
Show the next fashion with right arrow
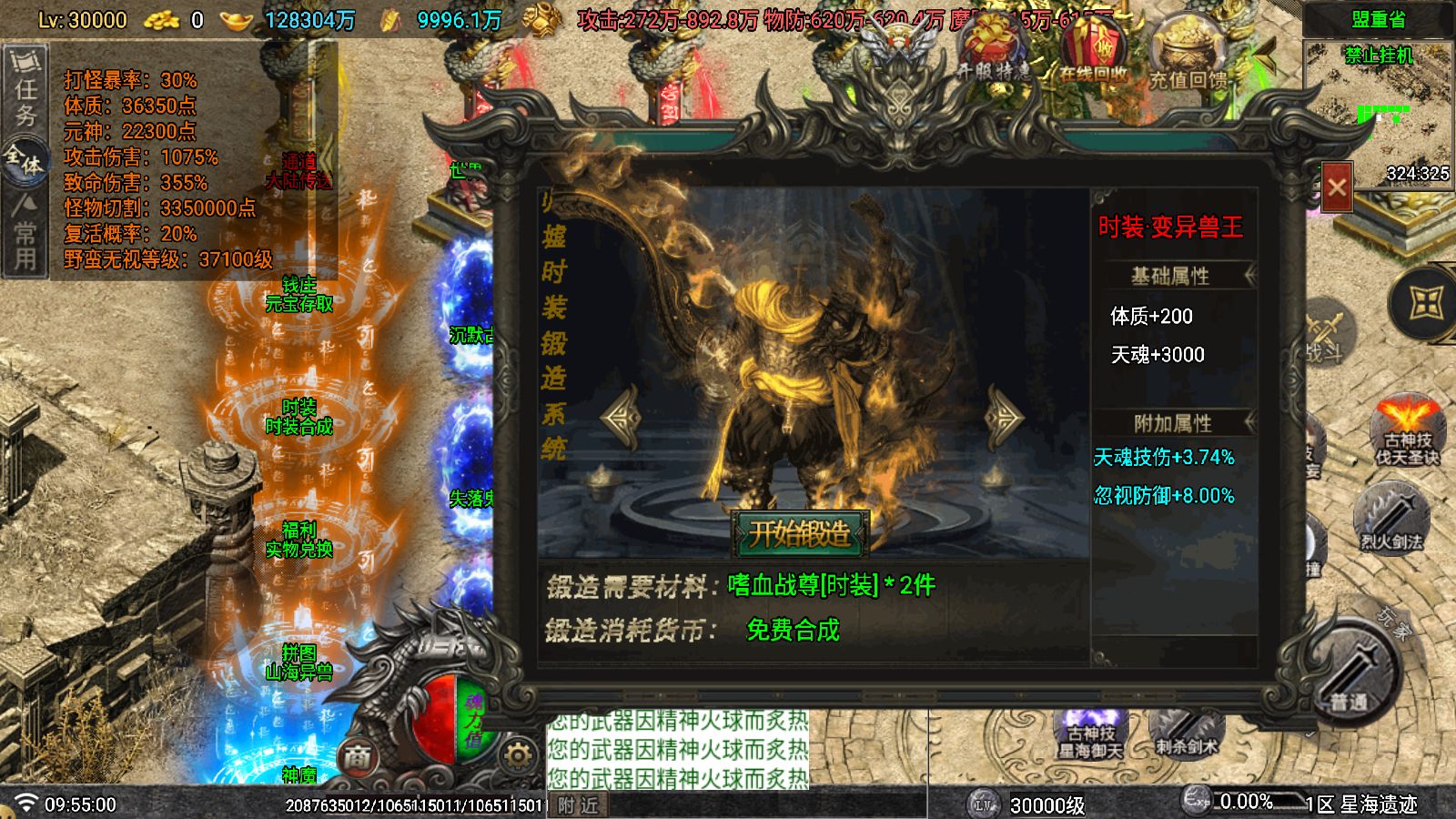point(1005,417)
